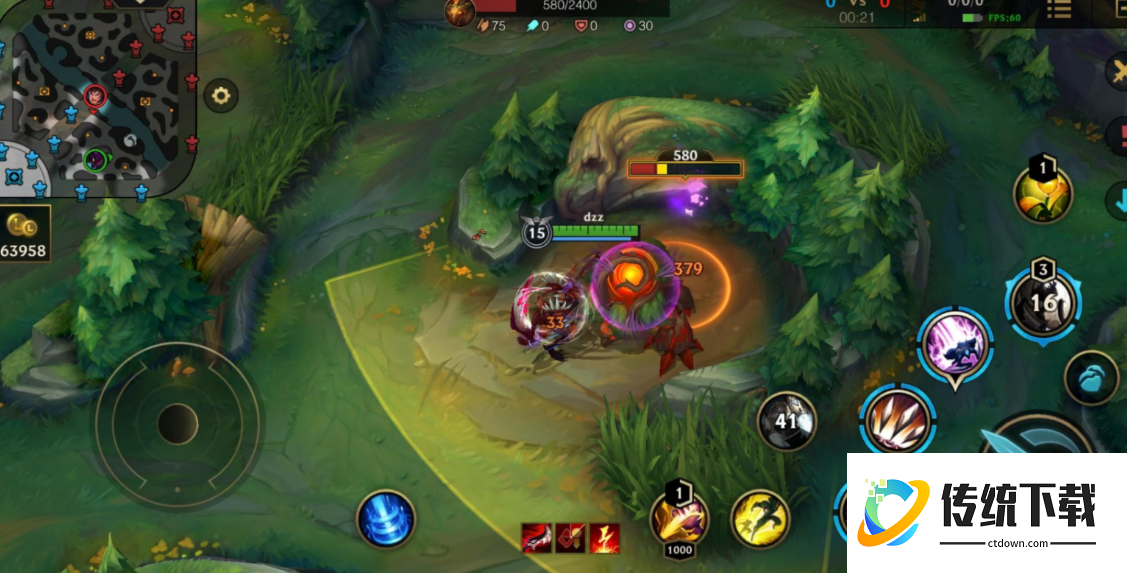The height and width of the screenshot is (573, 1127).
Task: Tap the ability on 41-second cooldown
Action: (786, 421)
